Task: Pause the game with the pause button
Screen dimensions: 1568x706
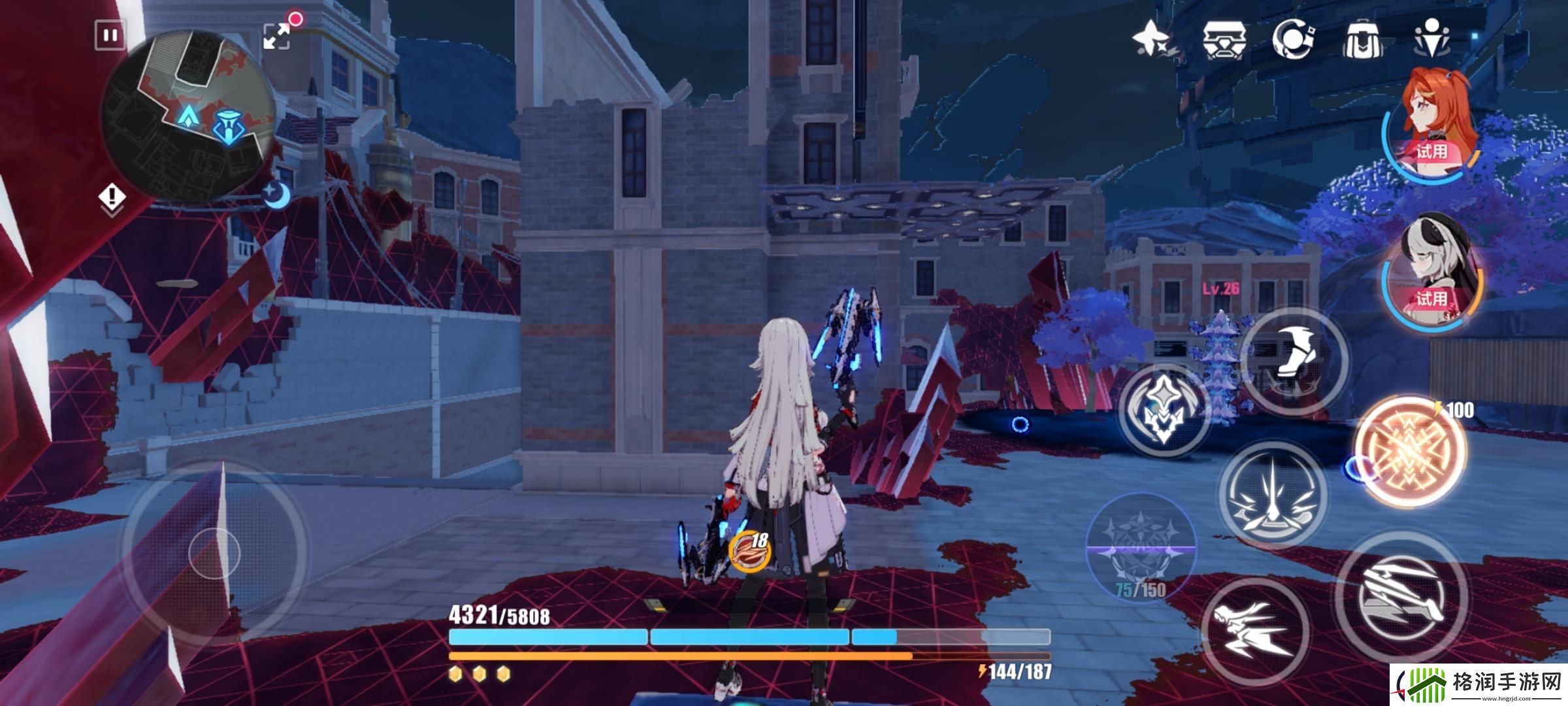Action: (x=110, y=35)
